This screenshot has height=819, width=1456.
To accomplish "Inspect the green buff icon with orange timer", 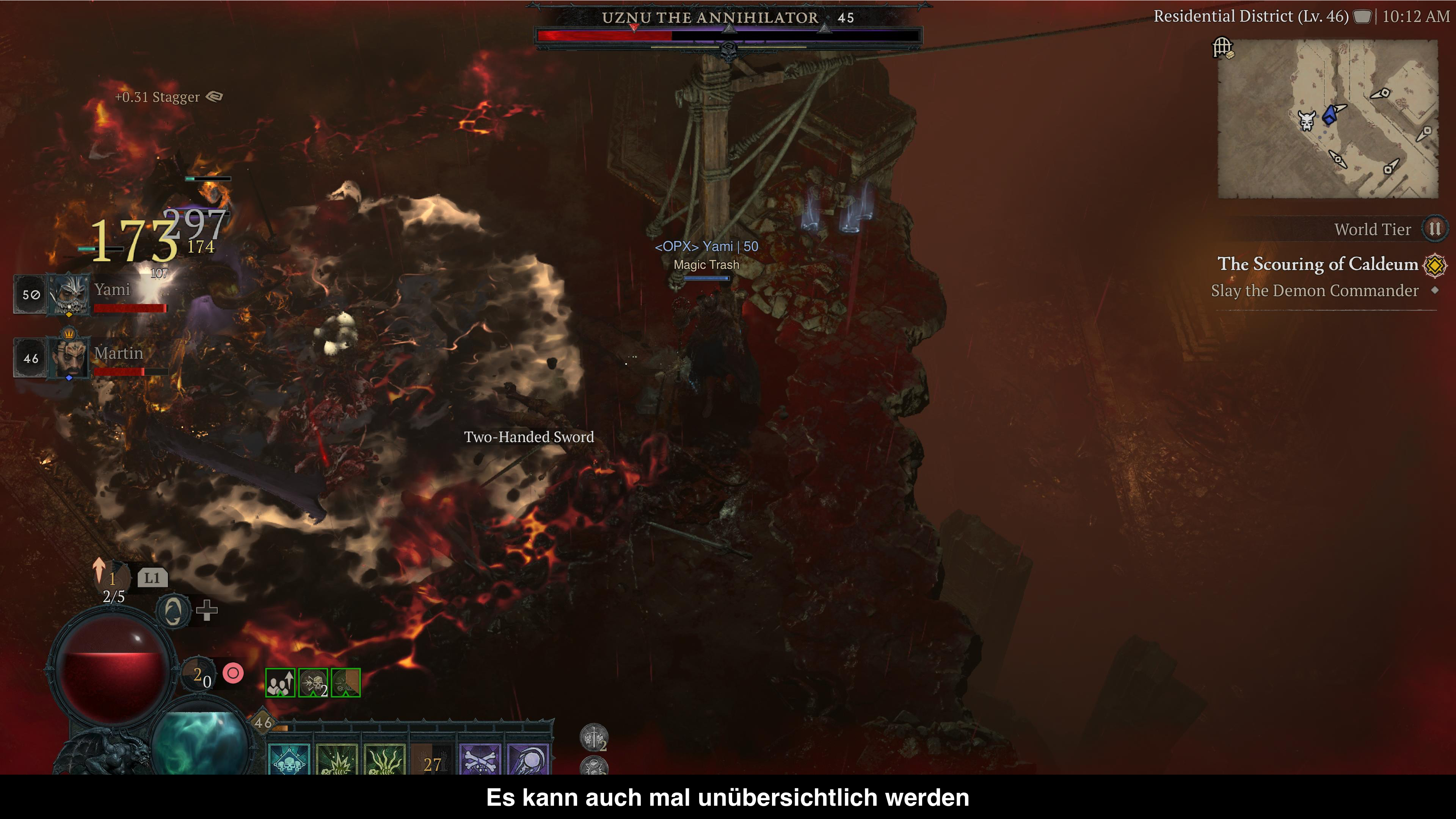I will point(346,683).
